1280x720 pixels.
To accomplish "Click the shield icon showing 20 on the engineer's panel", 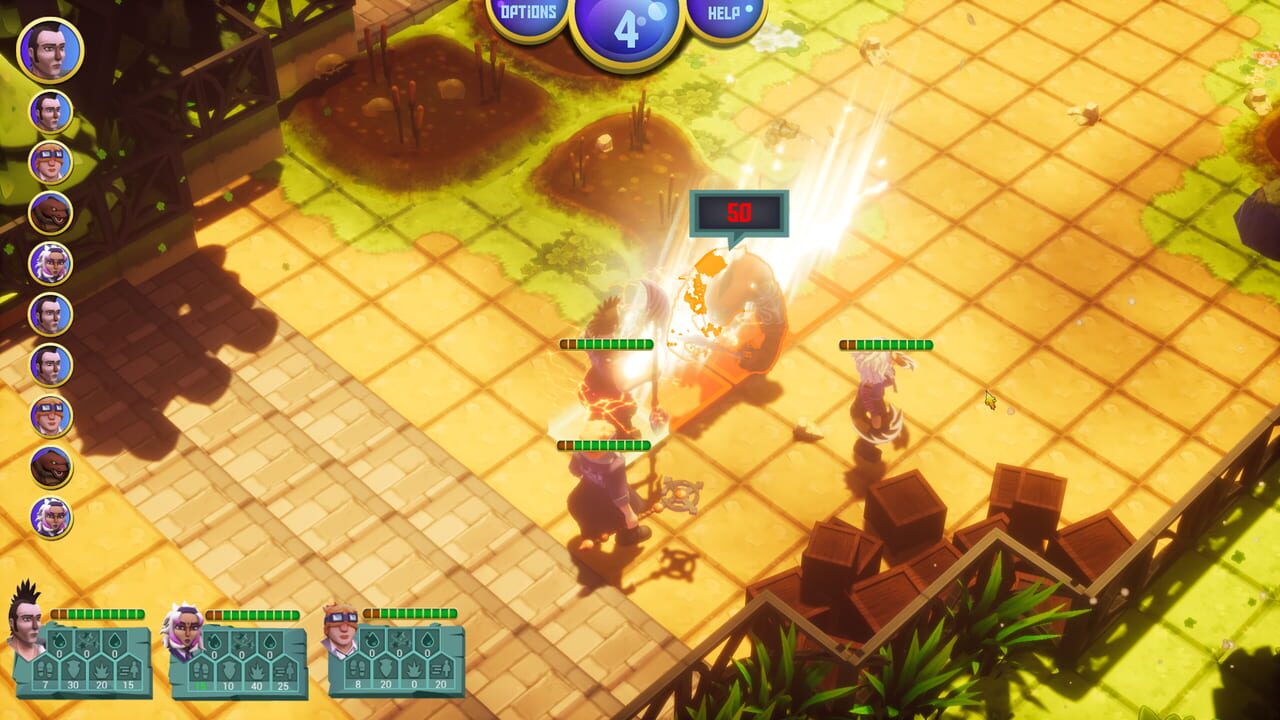I will pyautogui.click(x=384, y=670).
